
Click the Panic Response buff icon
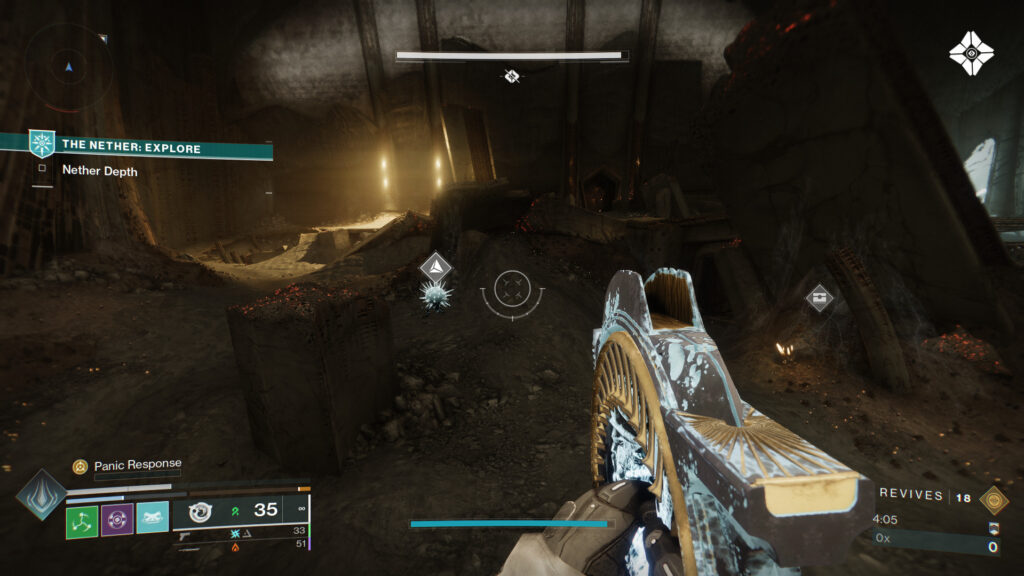(x=79, y=466)
